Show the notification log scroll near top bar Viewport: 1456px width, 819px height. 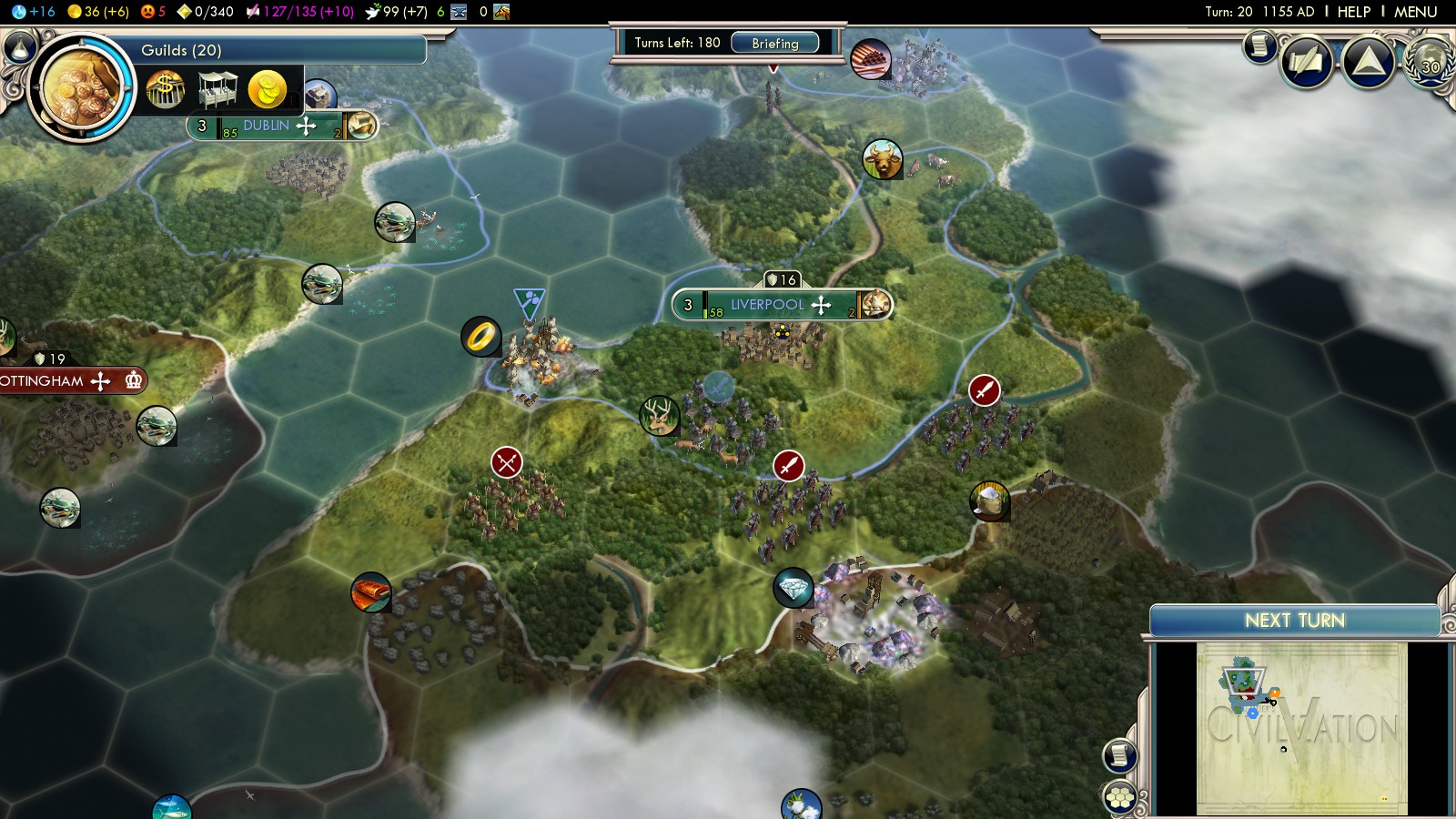[x=1259, y=45]
